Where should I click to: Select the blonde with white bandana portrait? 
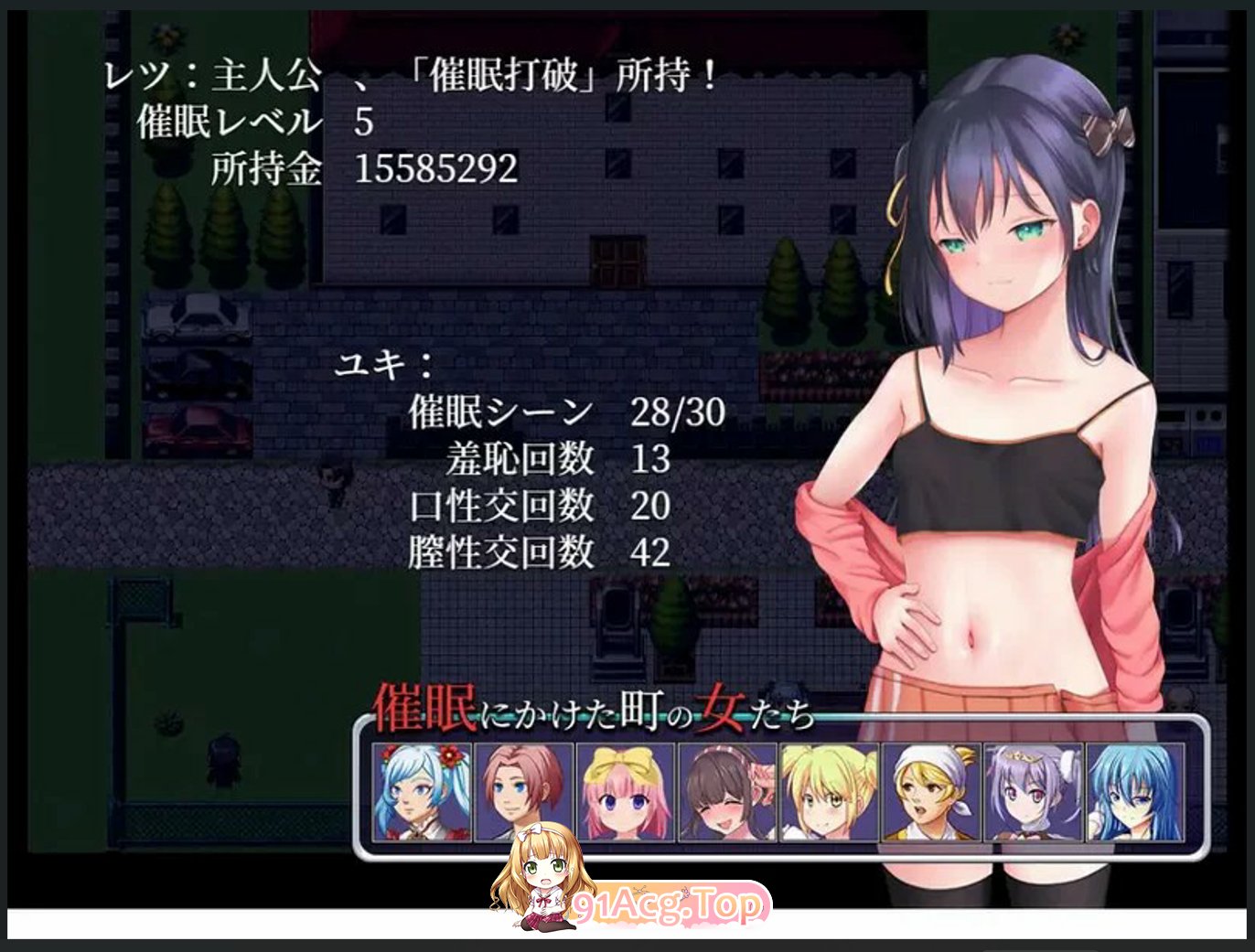coord(930,792)
